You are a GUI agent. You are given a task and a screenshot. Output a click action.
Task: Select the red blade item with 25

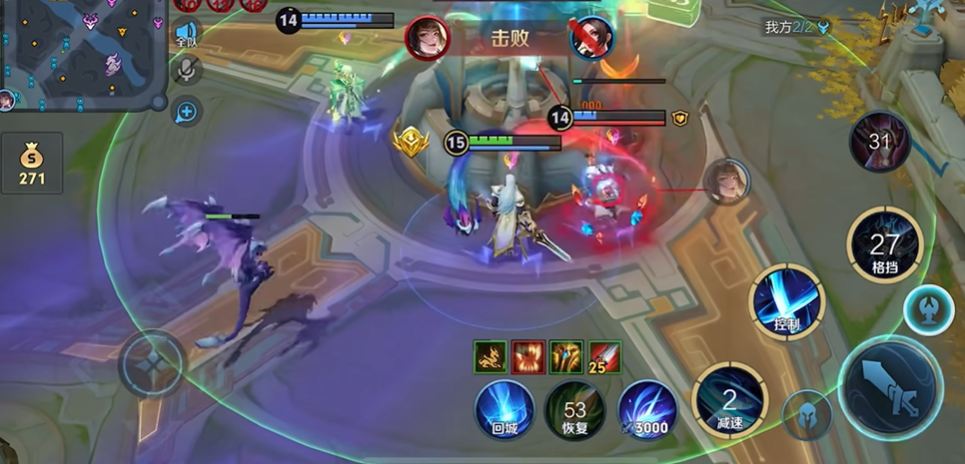pyautogui.click(x=604, y=358)
